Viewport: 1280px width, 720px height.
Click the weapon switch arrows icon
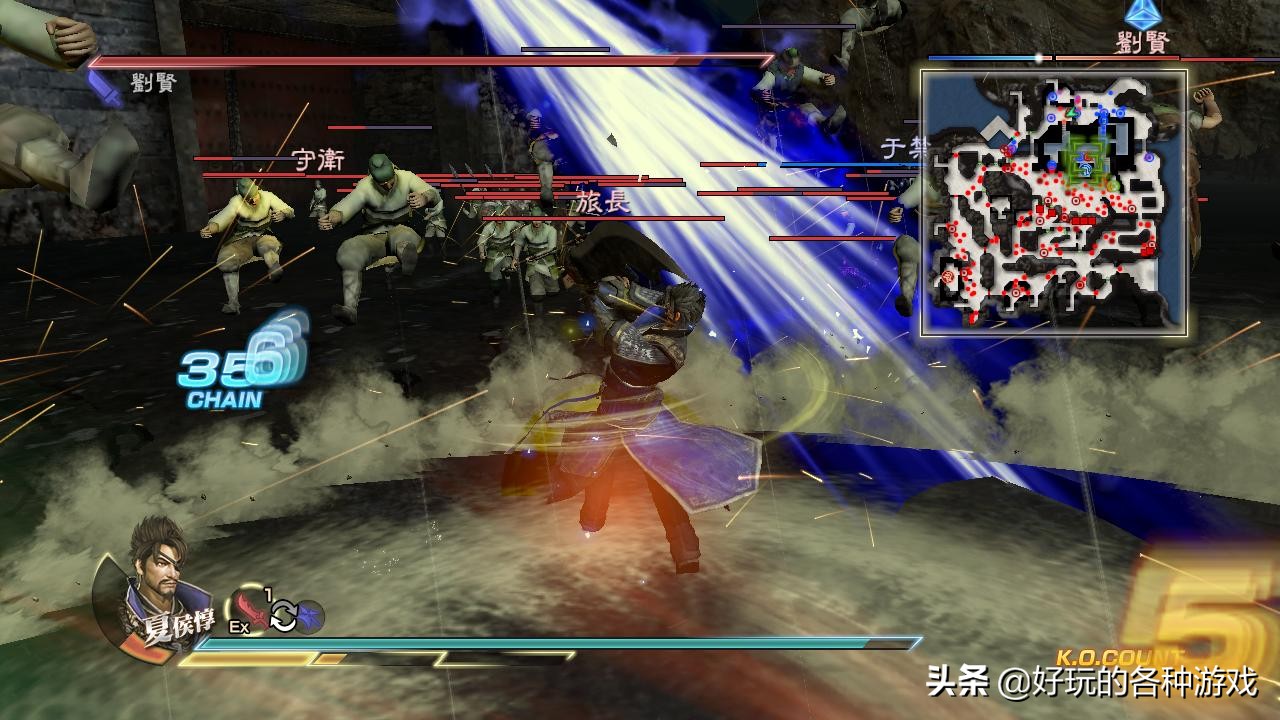click(x=283, y=617)
